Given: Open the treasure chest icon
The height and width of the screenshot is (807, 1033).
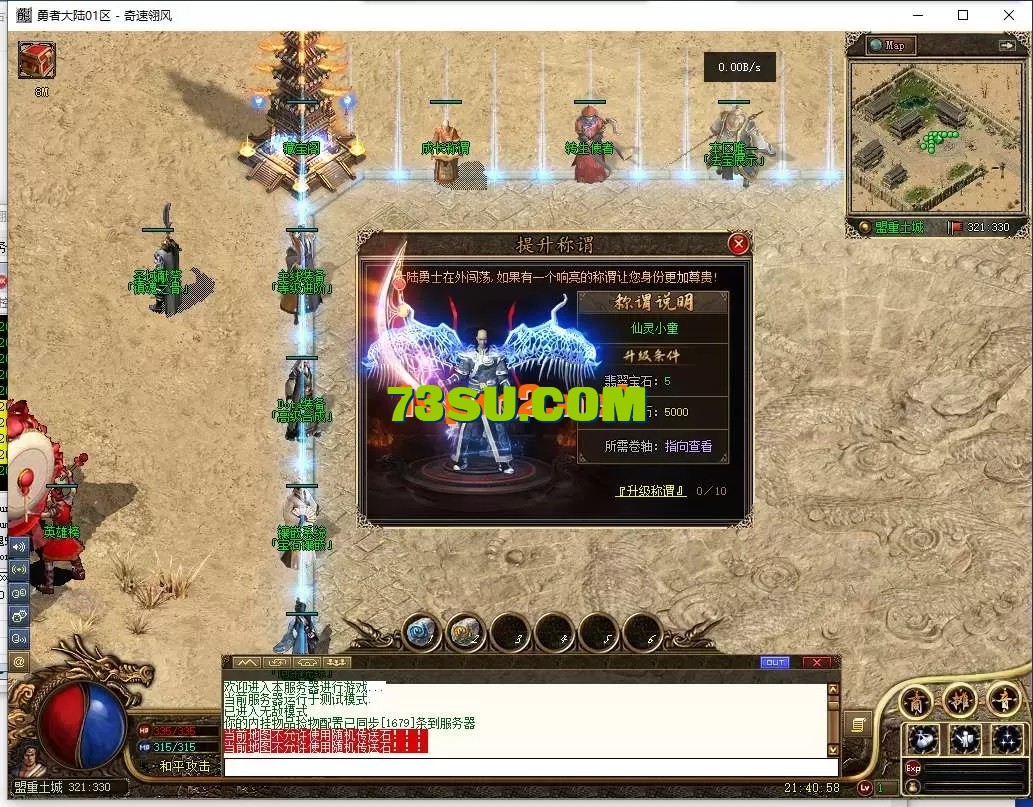Looking at the screenshot, I should pyautogui.click(x=37, y=60).
